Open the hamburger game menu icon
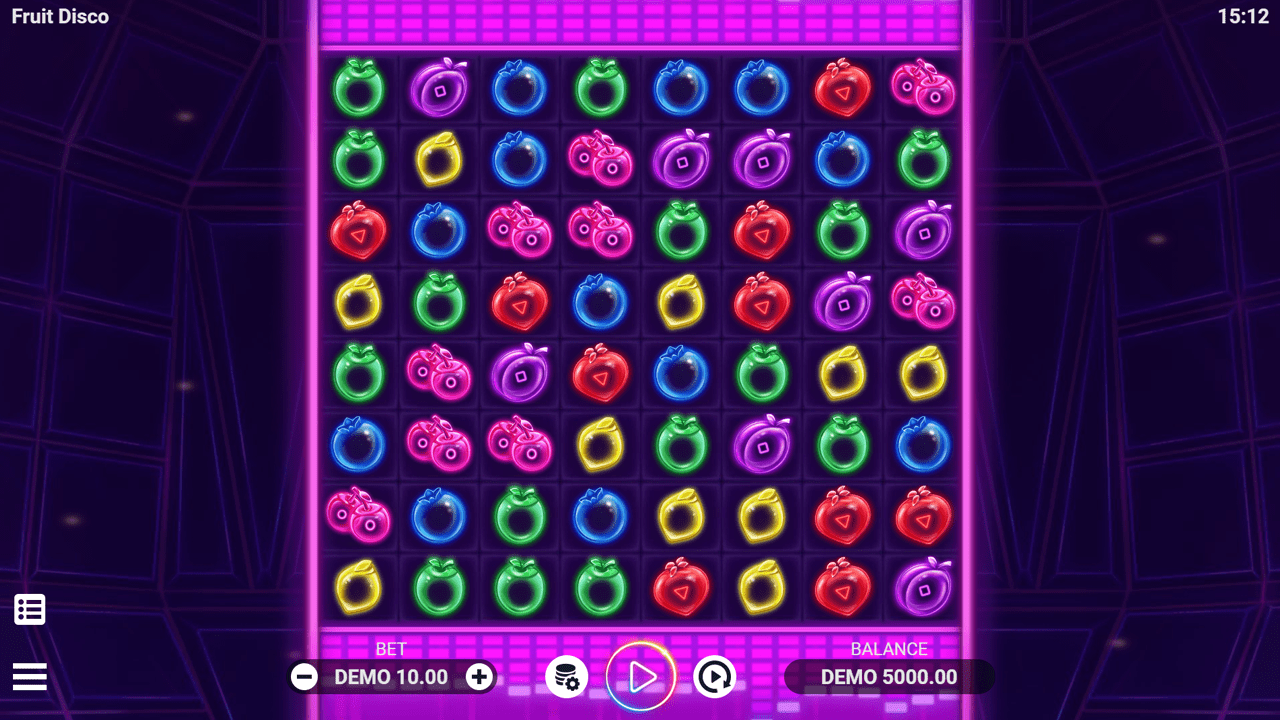Image resolution: width=1280 pixels, height=720 pixels. [x=29, y=677]
